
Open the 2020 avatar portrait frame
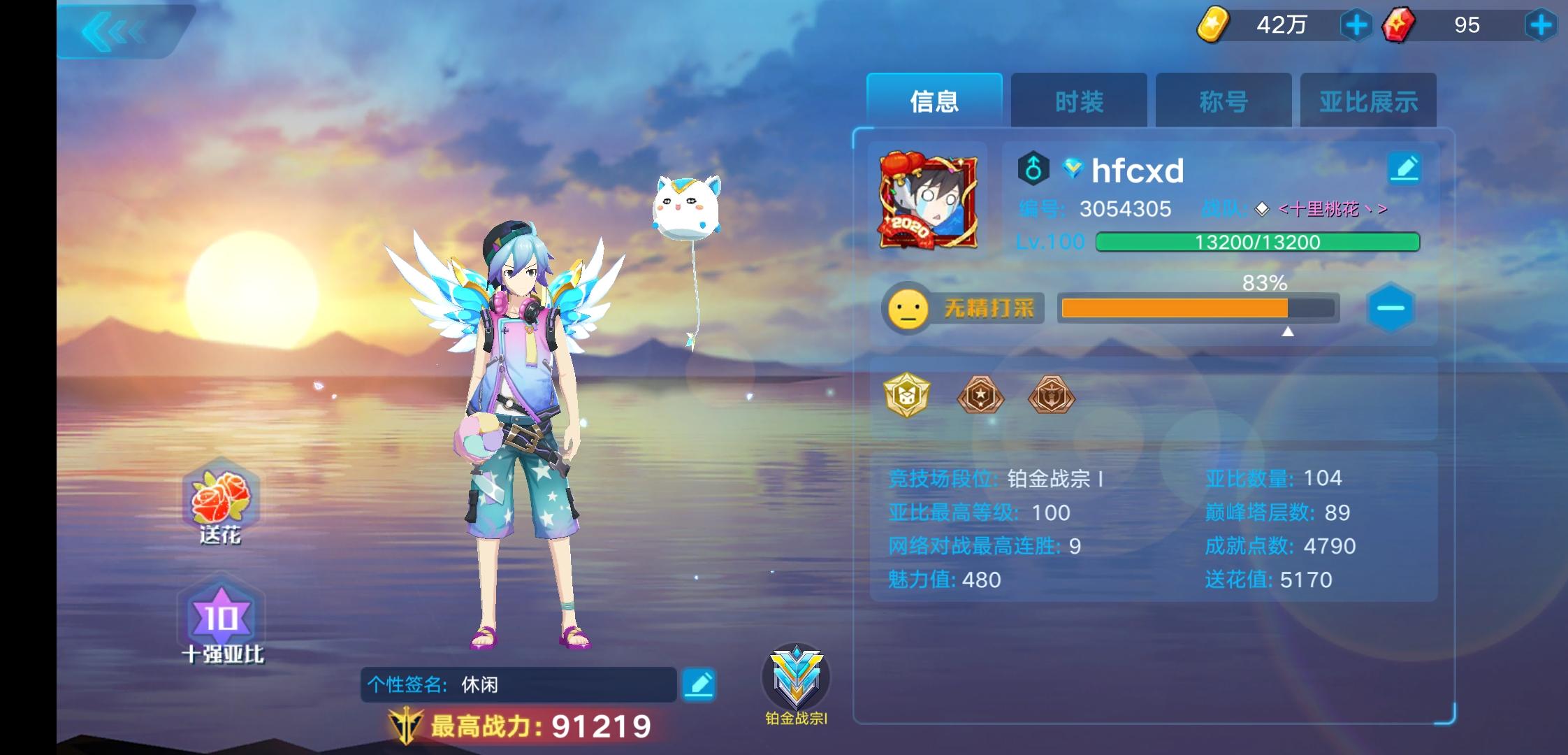[927, 202]
